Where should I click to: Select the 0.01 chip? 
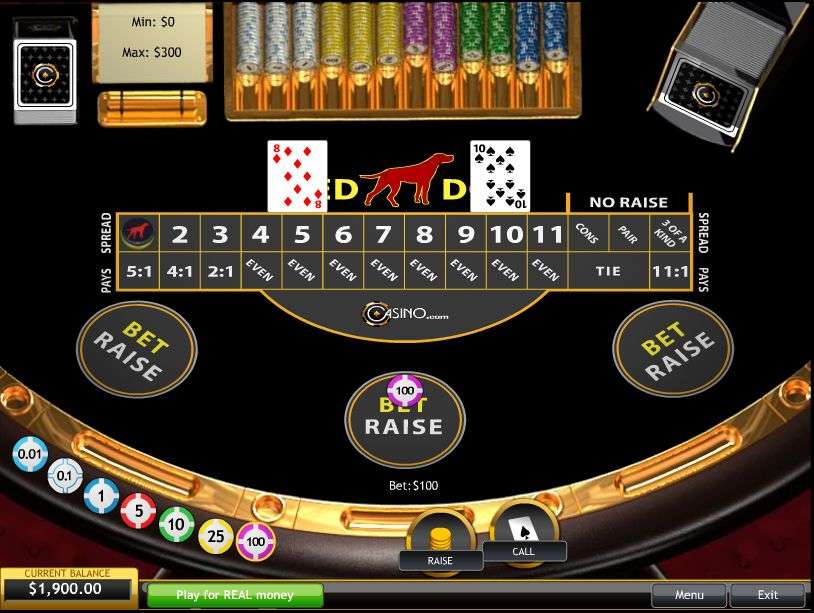click(30, 455)
